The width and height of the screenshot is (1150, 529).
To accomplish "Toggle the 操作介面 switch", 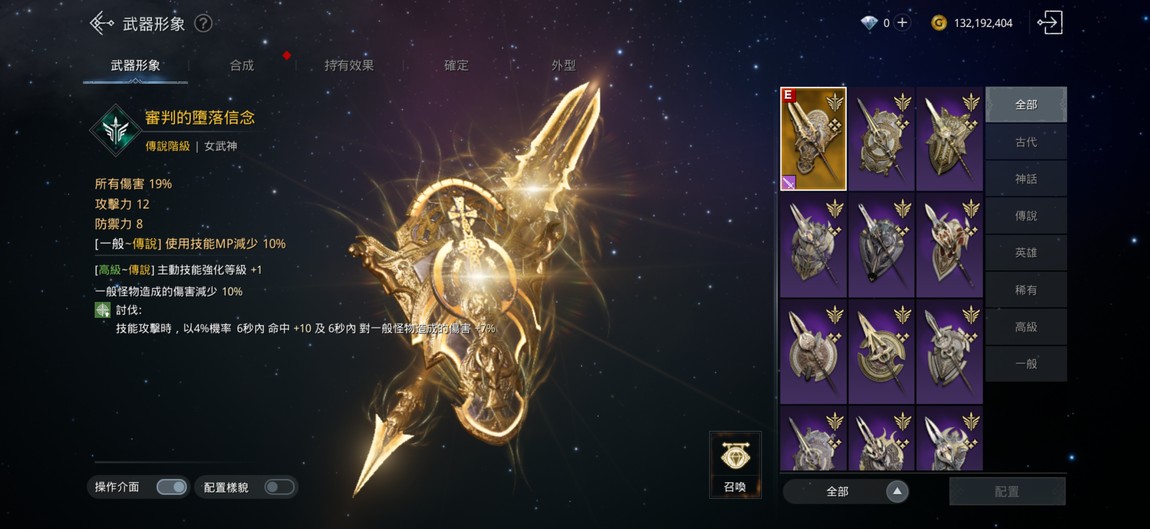I will [x=171, y=487].
